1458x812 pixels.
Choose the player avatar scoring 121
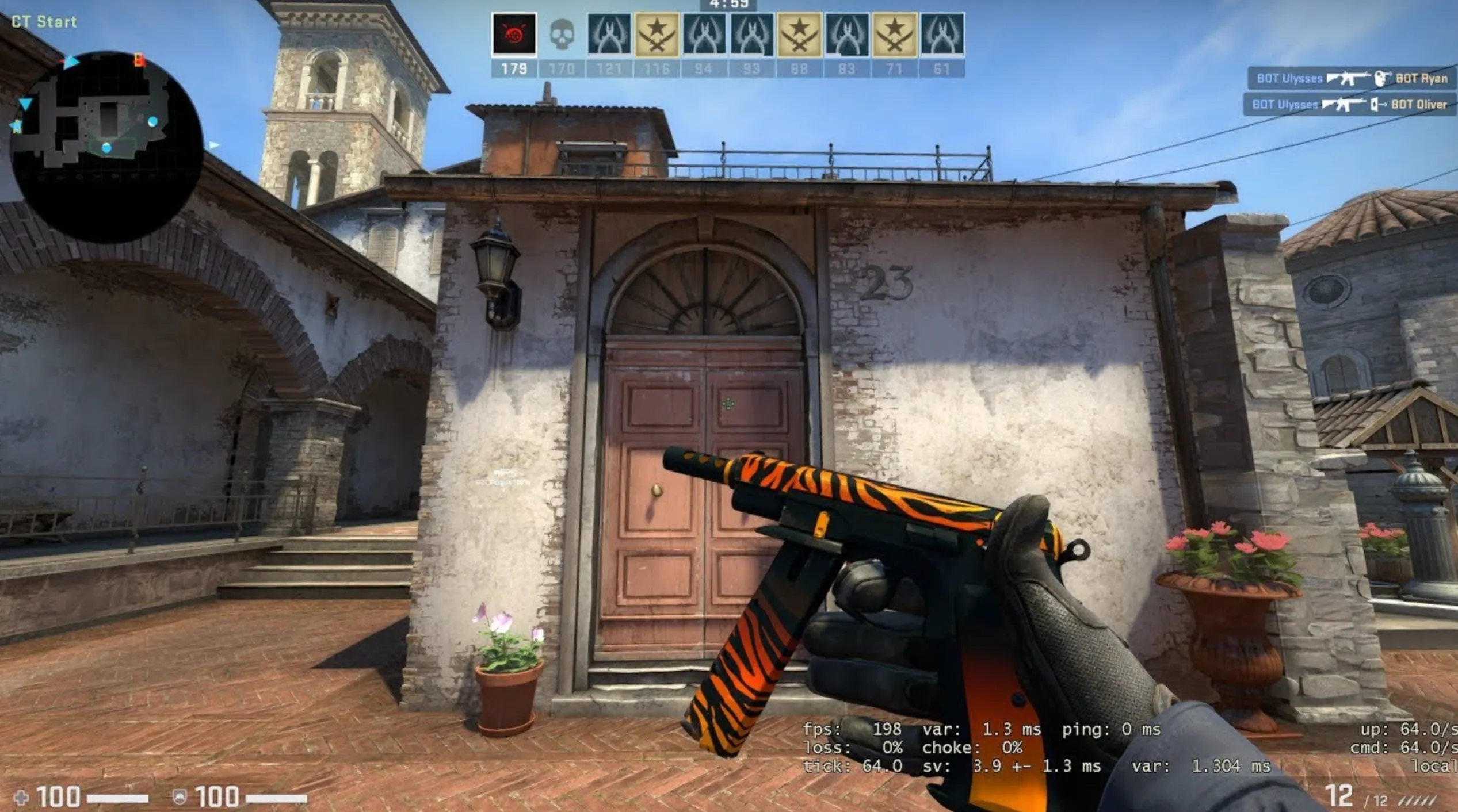[609, 35]
